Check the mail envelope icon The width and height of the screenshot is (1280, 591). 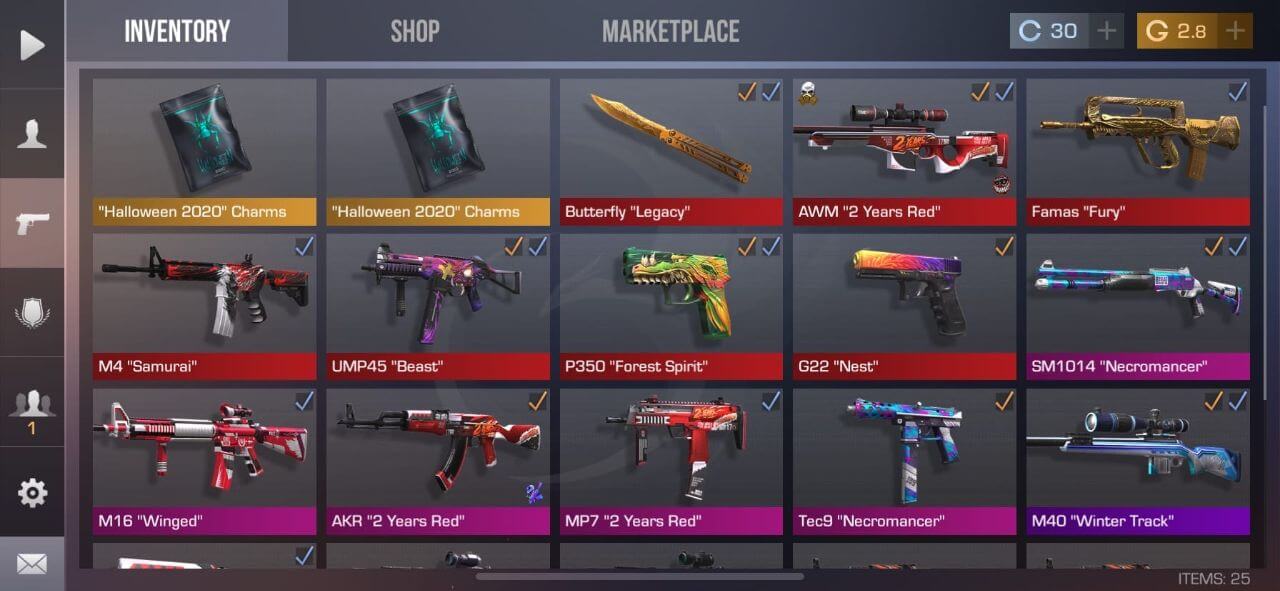32,565
